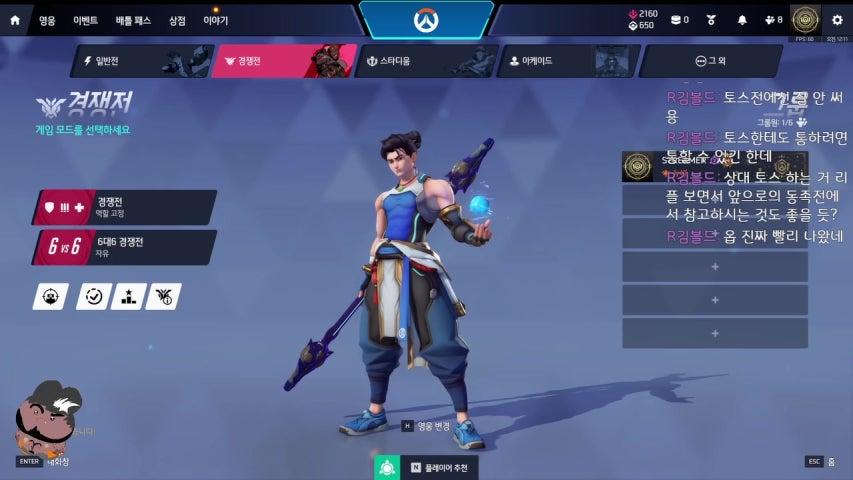Select the 경쟁전 (Competitive) tab
The image size is (853, 480).
coord(284,61)
